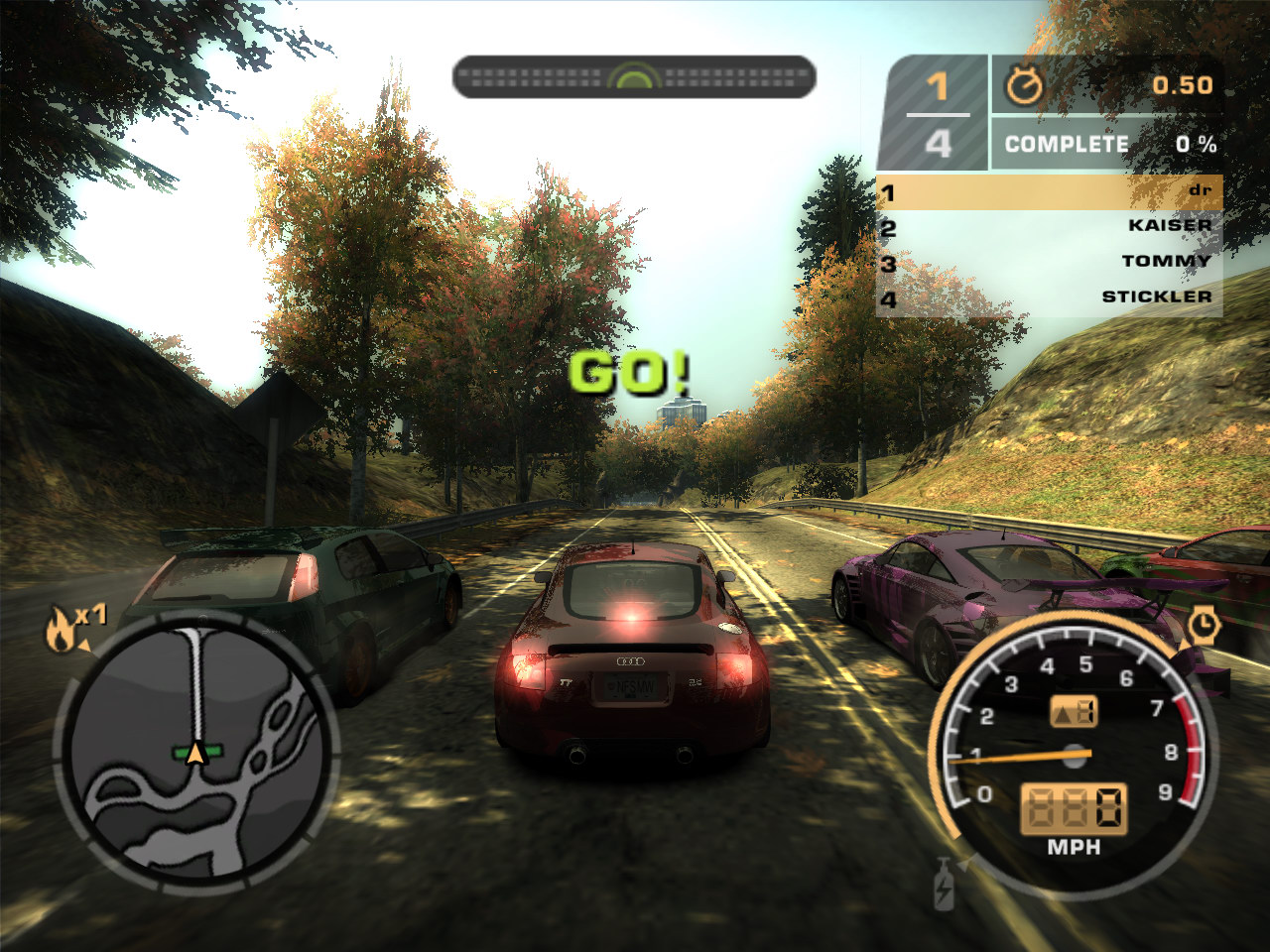This screenshot has height=952, width=1270.
Task: Click the stopwatch icon beside race time
Action: 1024,87
